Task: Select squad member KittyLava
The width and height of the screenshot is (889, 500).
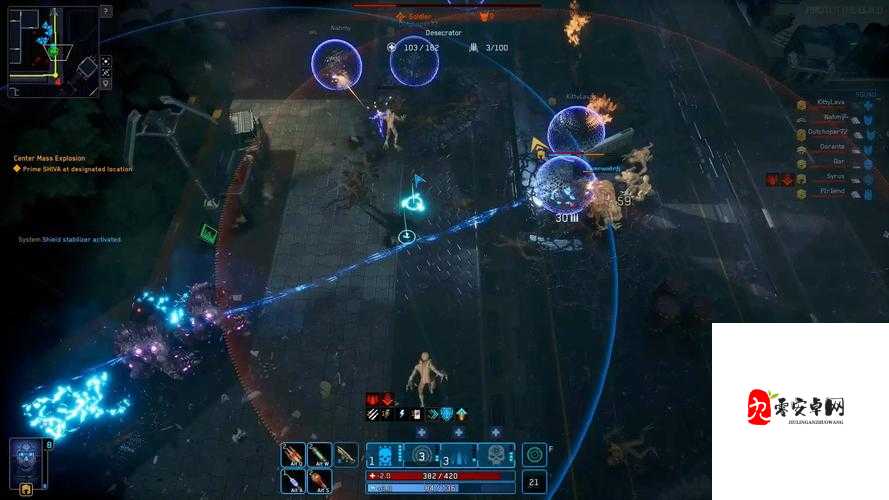Action: pos(830,102)
